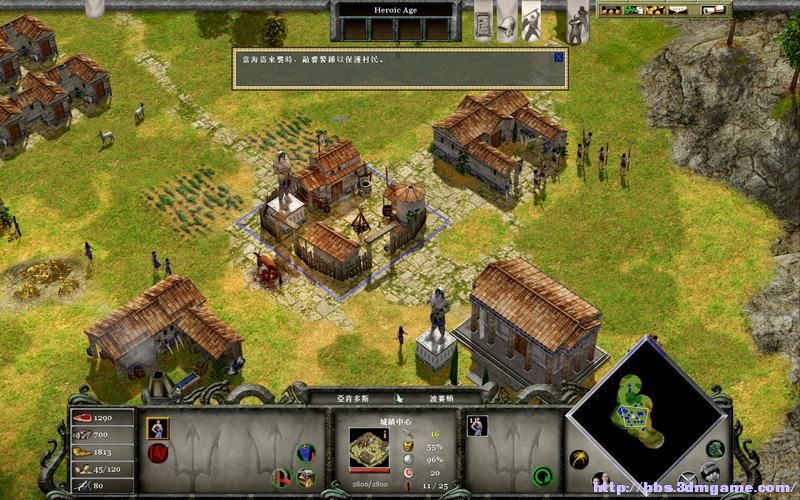Image resolution: width=800 pixels, height=500 pixels.
Task: Toggle the palm tree minimap filter
Action: [x=579, y=458]
